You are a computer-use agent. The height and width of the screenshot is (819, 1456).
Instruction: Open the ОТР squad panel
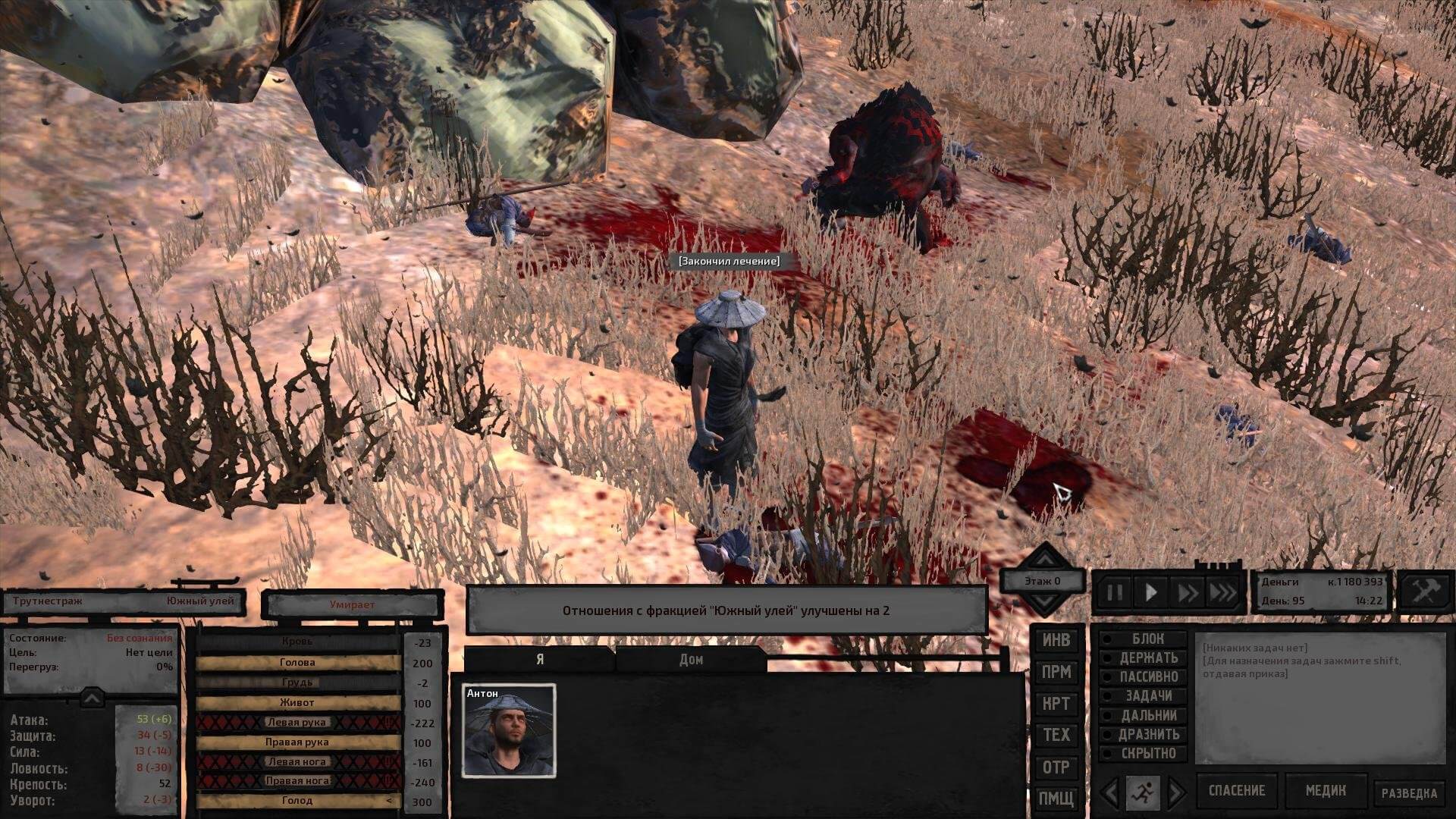1056,767
